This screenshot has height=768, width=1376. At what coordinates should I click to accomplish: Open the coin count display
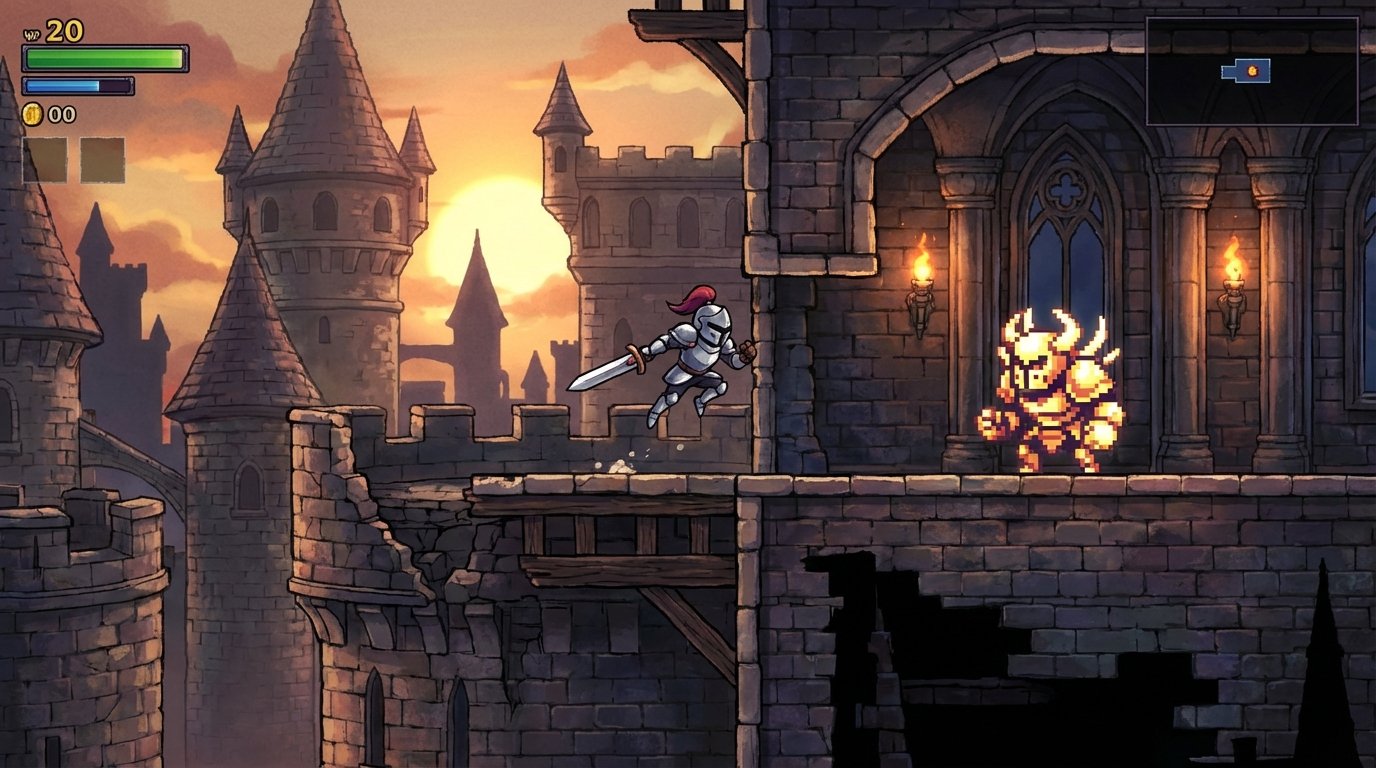pyautogui.click(x=48, y=115)
